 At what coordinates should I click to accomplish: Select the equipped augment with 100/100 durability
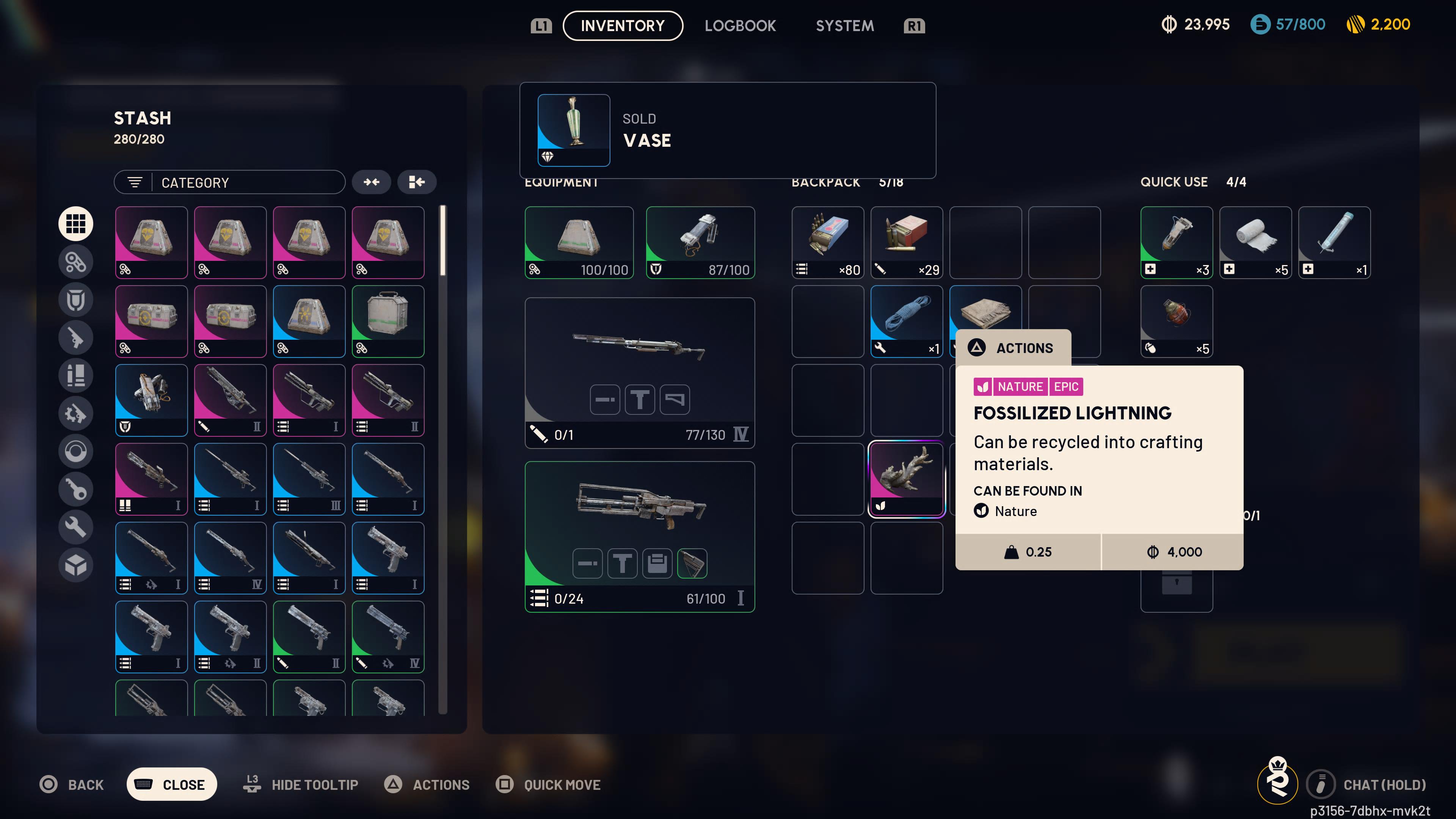tap(579, 242)
